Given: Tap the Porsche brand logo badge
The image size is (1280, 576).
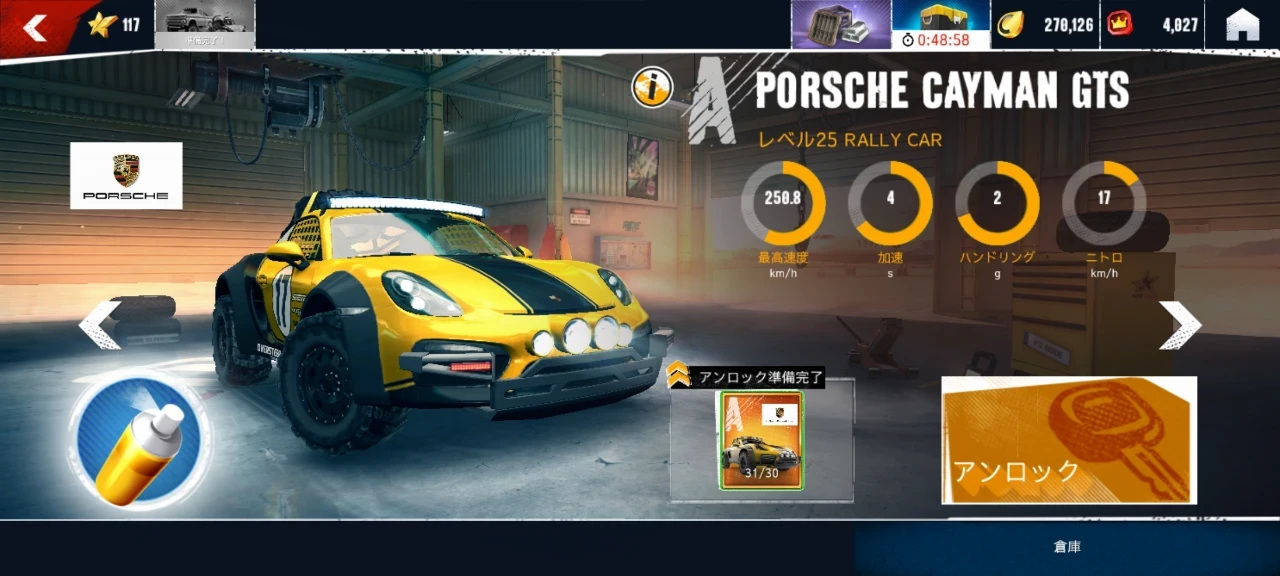Looking at the screenshot, I should coord(126,175).
